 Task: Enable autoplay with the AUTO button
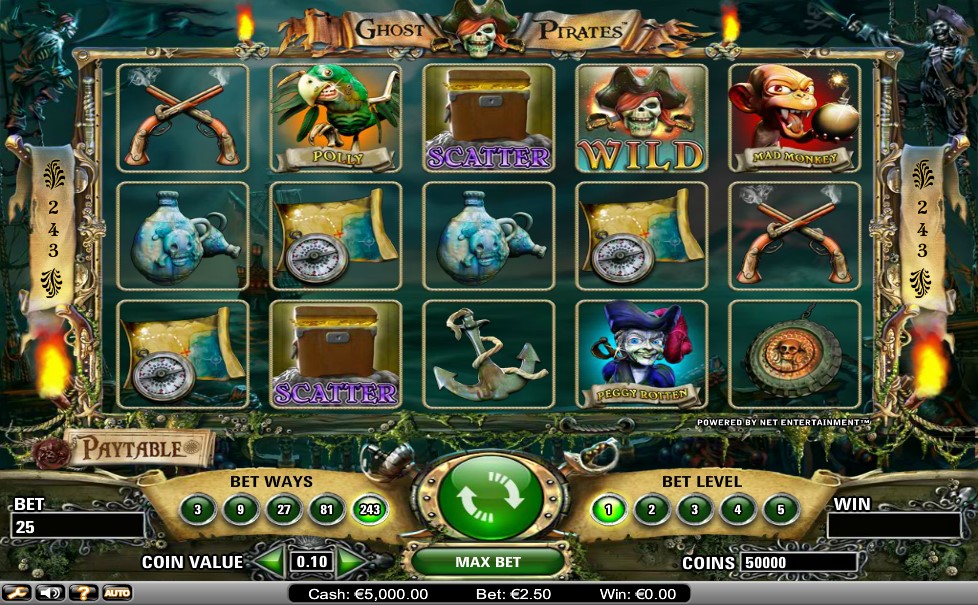(x=117, y=593)
